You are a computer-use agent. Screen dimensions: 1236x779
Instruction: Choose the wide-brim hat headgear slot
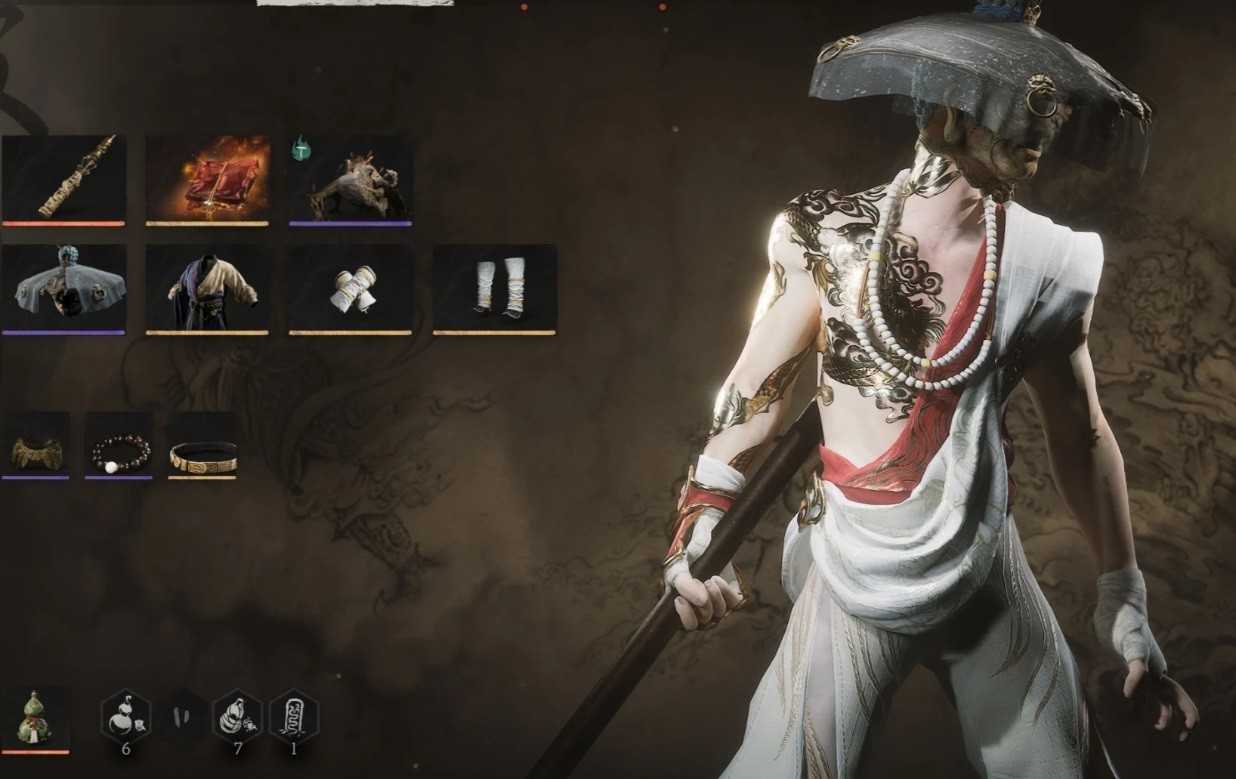pos(64,287)
